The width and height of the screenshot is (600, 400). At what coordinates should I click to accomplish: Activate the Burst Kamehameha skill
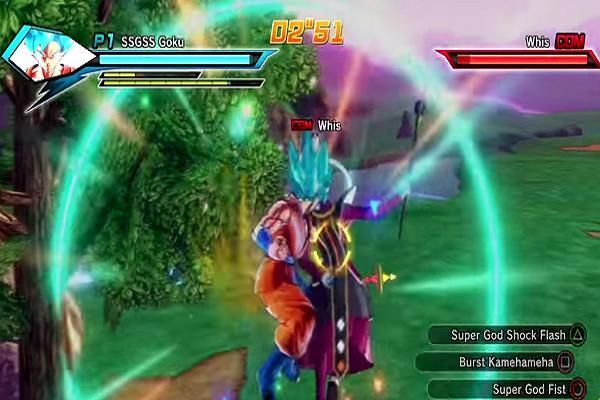coord(507,362)
